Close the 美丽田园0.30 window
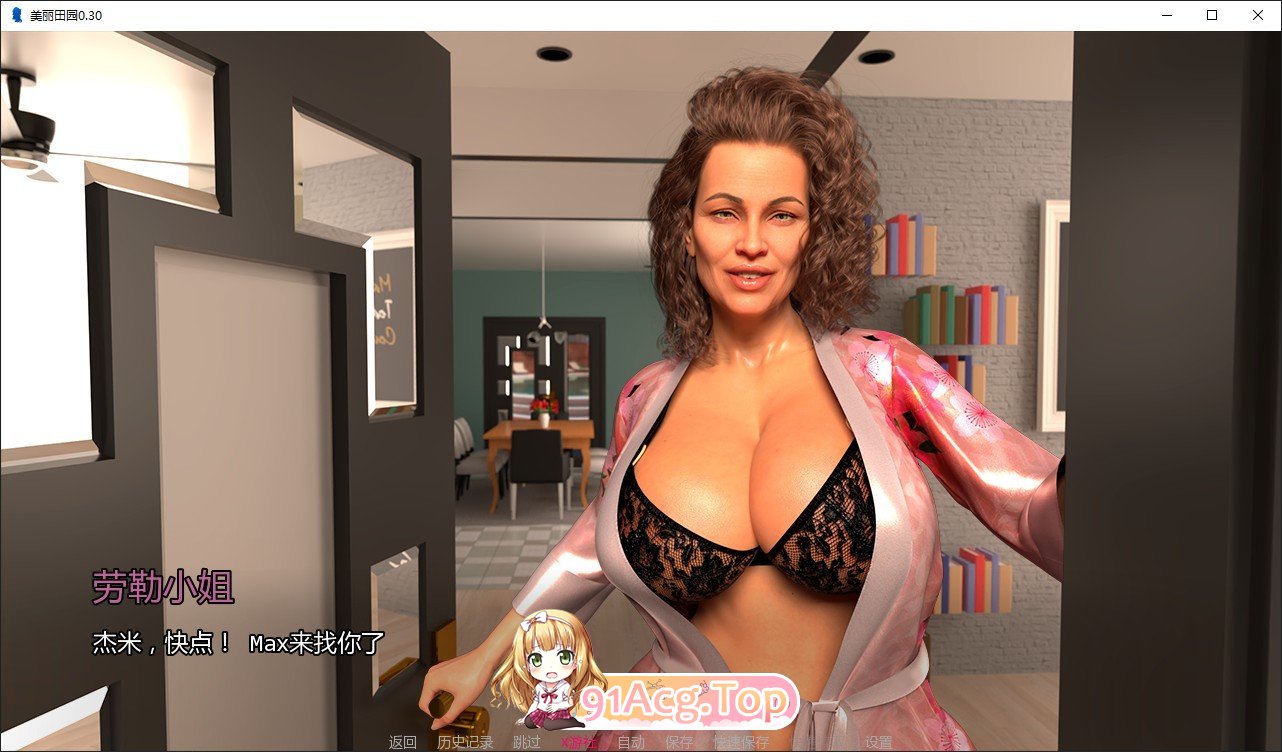The width and height of the screenshot is (1282, 752). [1258, 15]
